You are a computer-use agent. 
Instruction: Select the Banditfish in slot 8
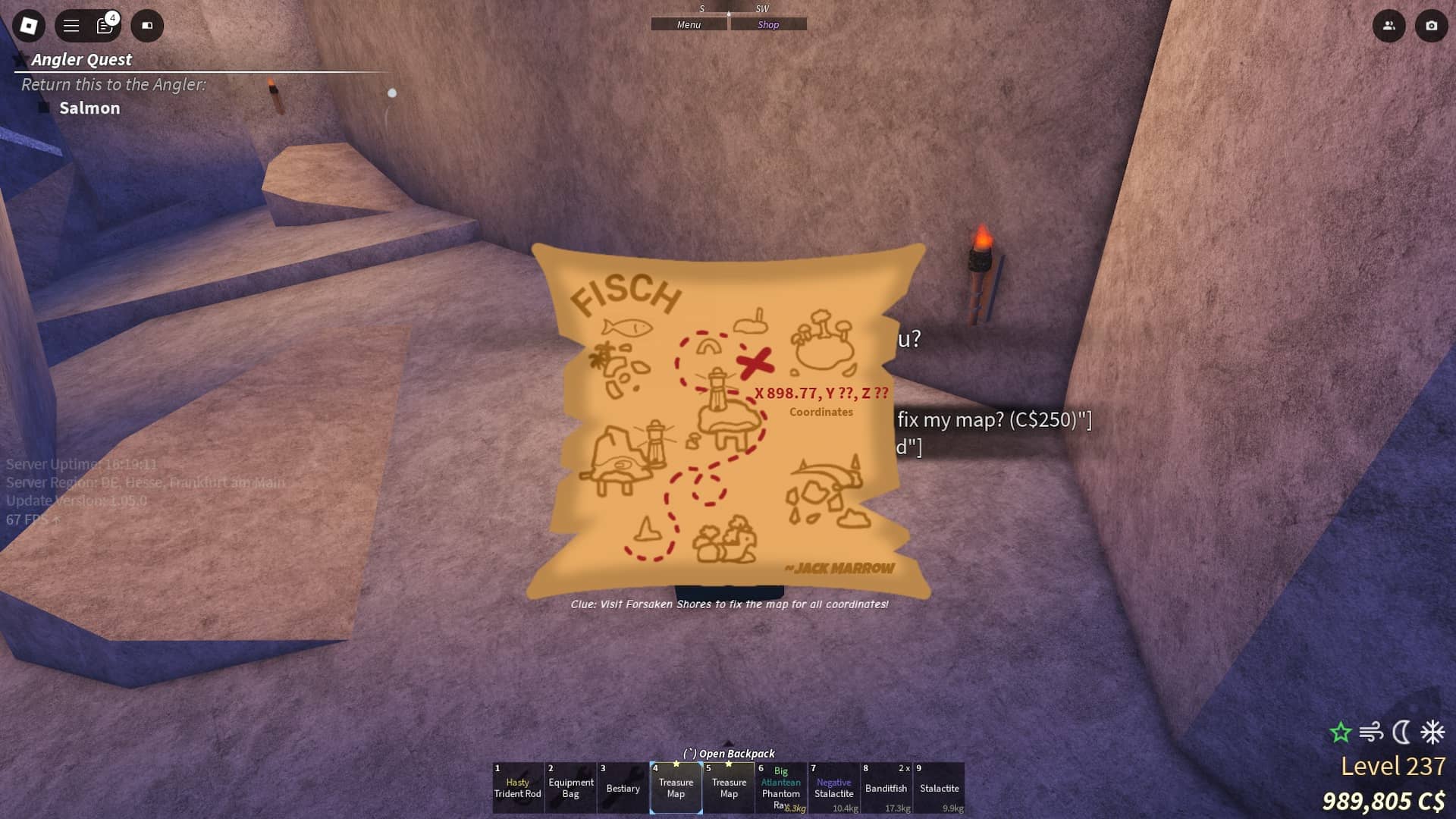[x=886, y=789]
